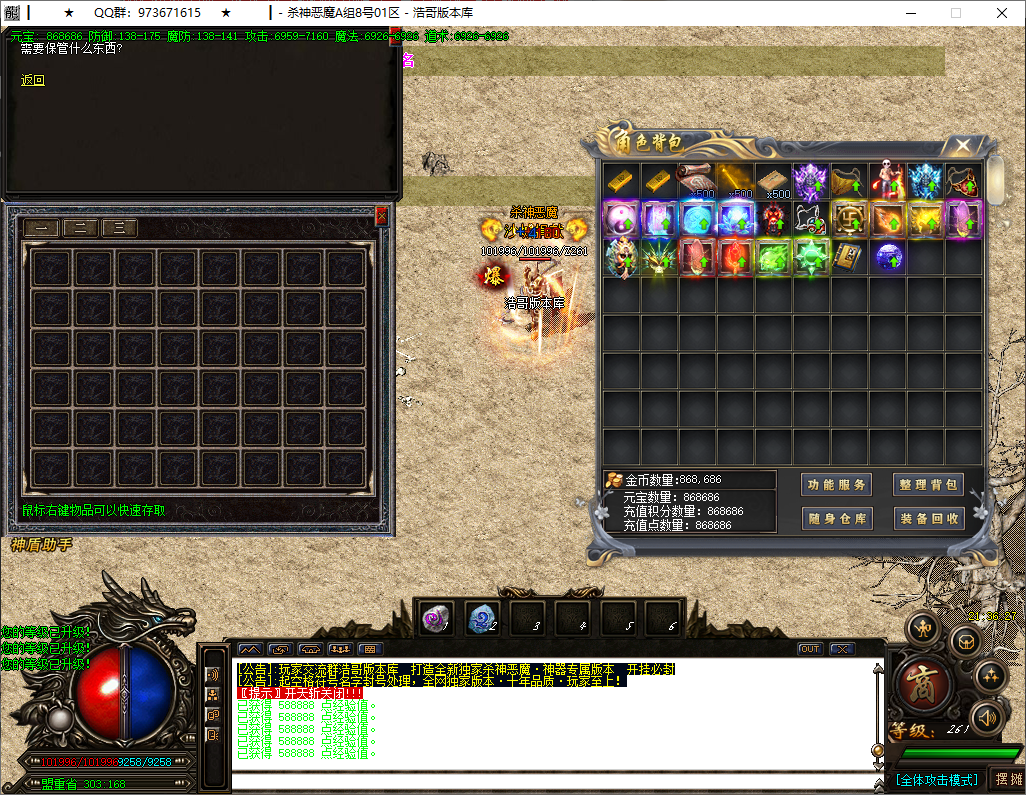Open 功能服务 function services
Screen dimensions: 1026x795
[x=837, y=485]
